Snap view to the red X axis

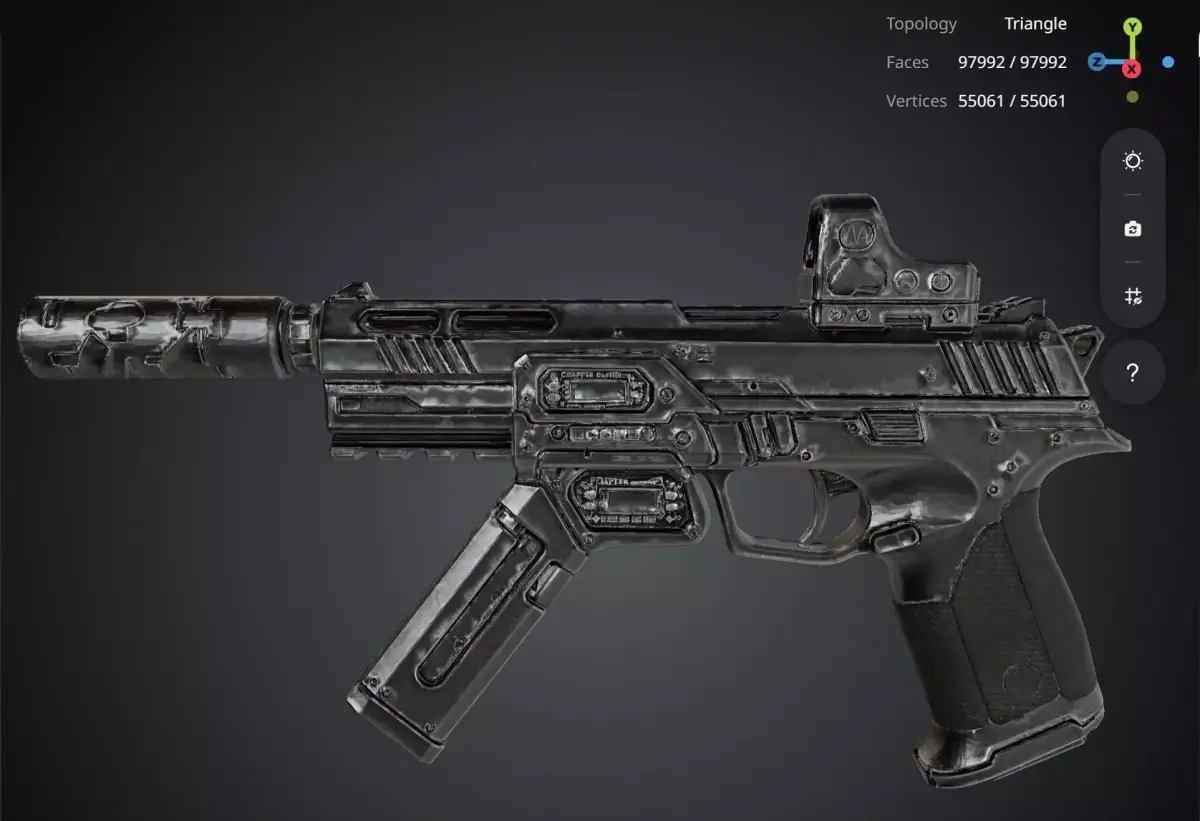[x=1132, y=68]
